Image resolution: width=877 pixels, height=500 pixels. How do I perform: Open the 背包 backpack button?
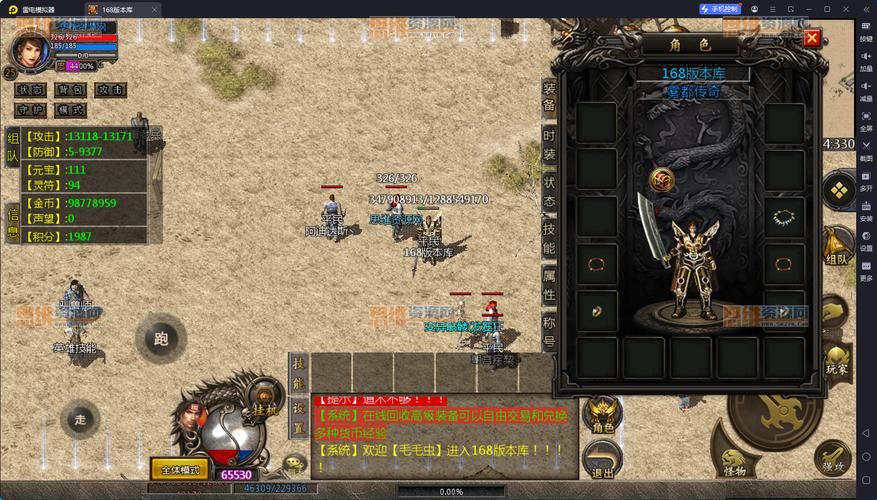click(70, 90)
